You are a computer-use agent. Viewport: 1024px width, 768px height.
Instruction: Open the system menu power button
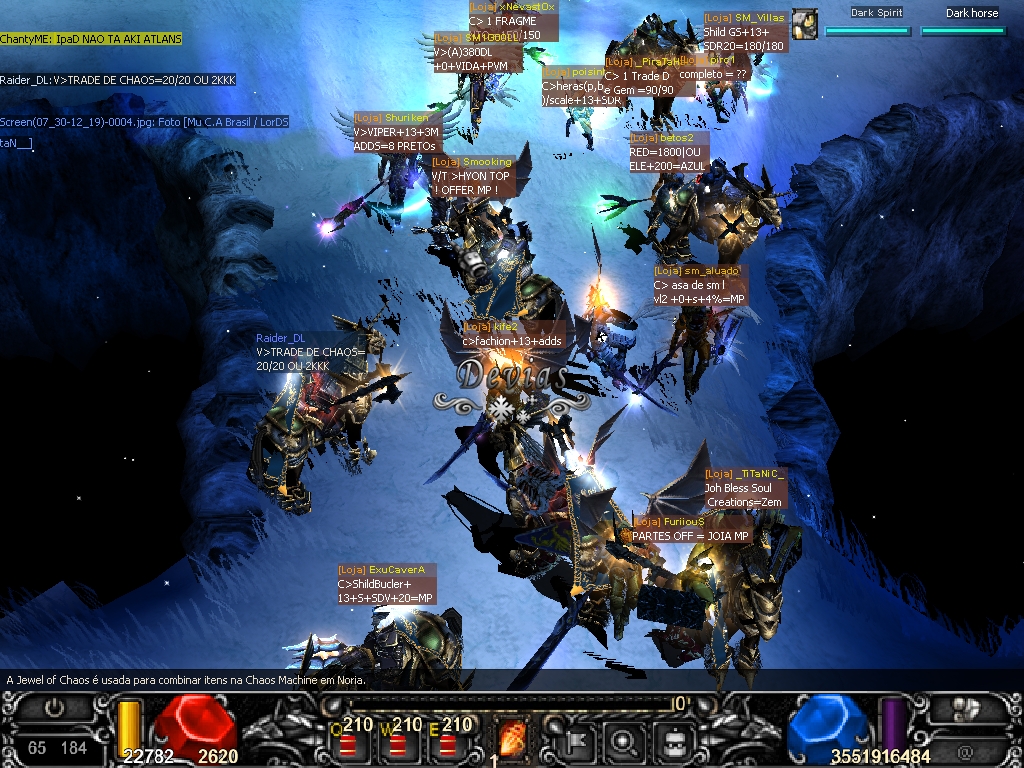(x=54, y=708)
